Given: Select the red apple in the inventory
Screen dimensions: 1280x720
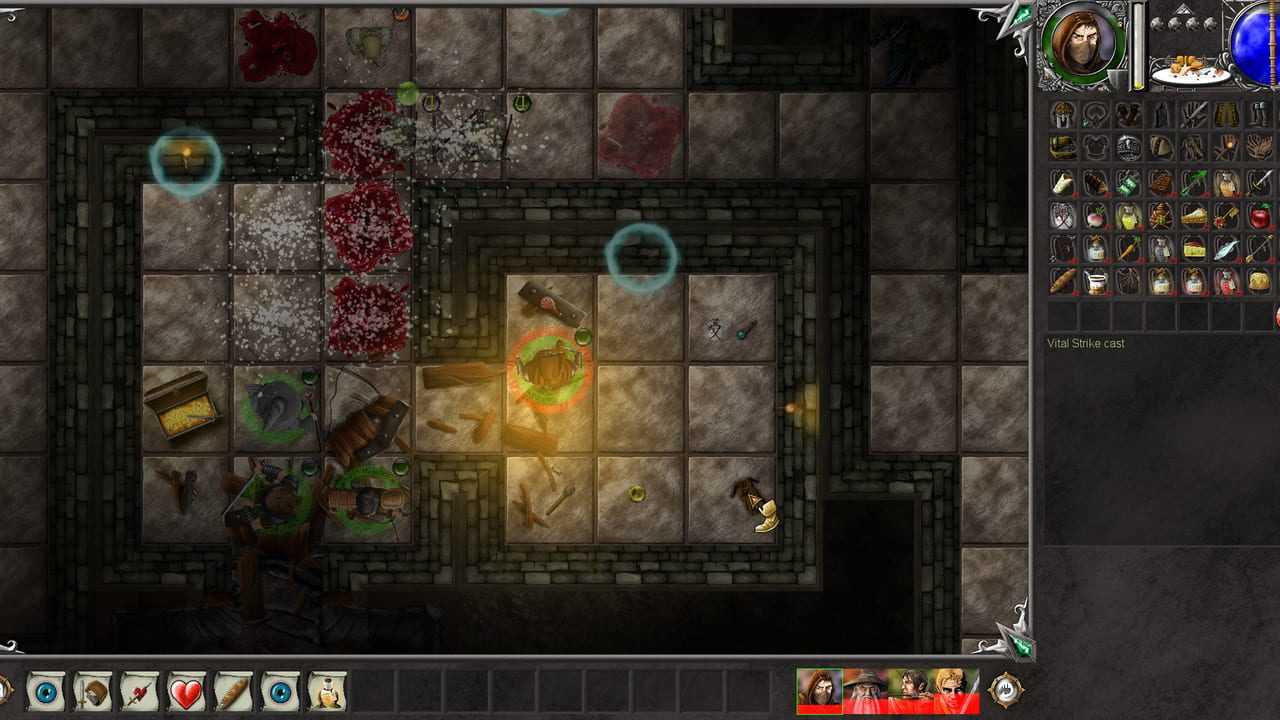Looking at the screenshot, I should tap(1260, 215).
